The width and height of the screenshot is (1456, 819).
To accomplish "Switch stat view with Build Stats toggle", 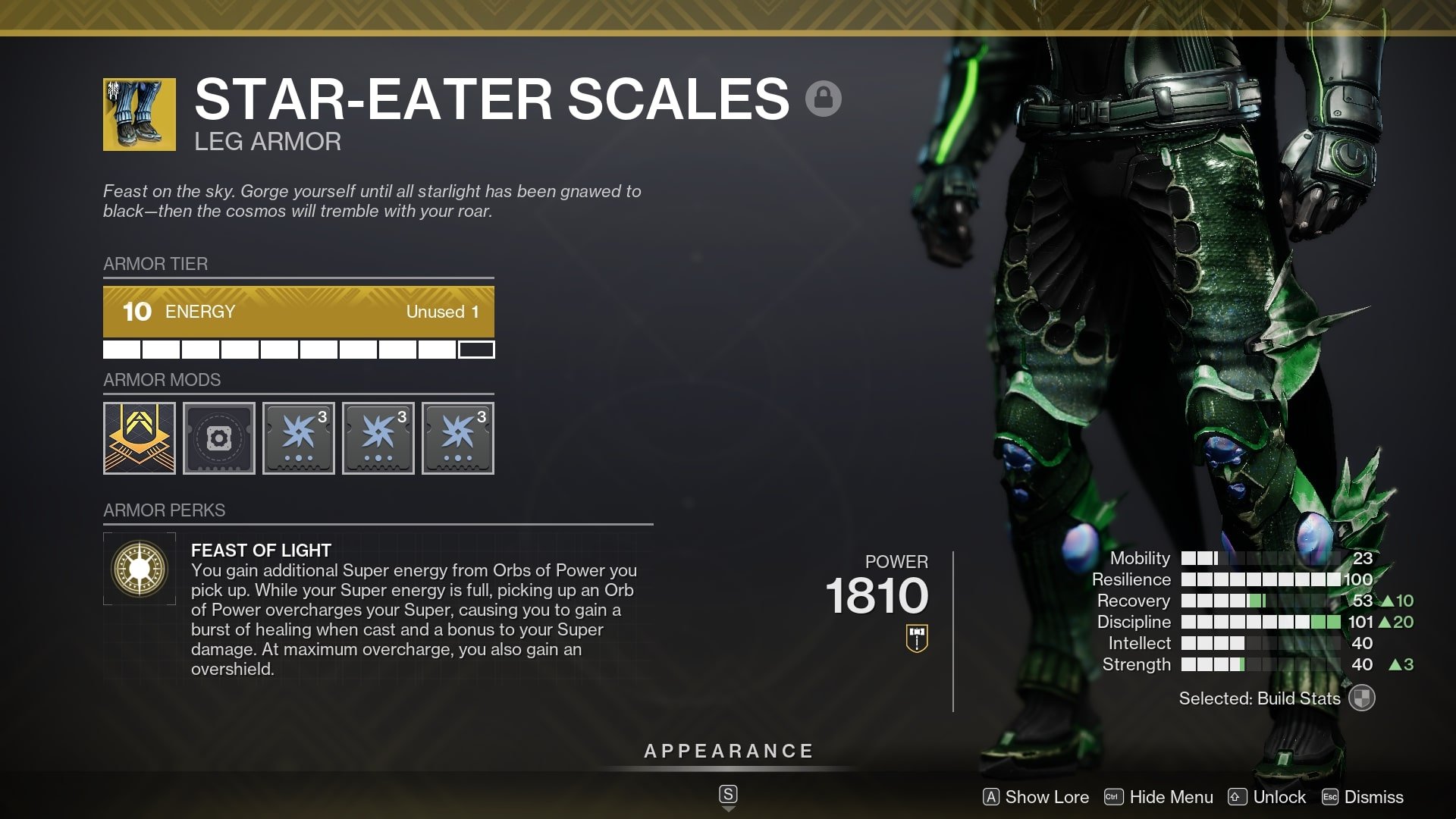I will pos(1363,698).
